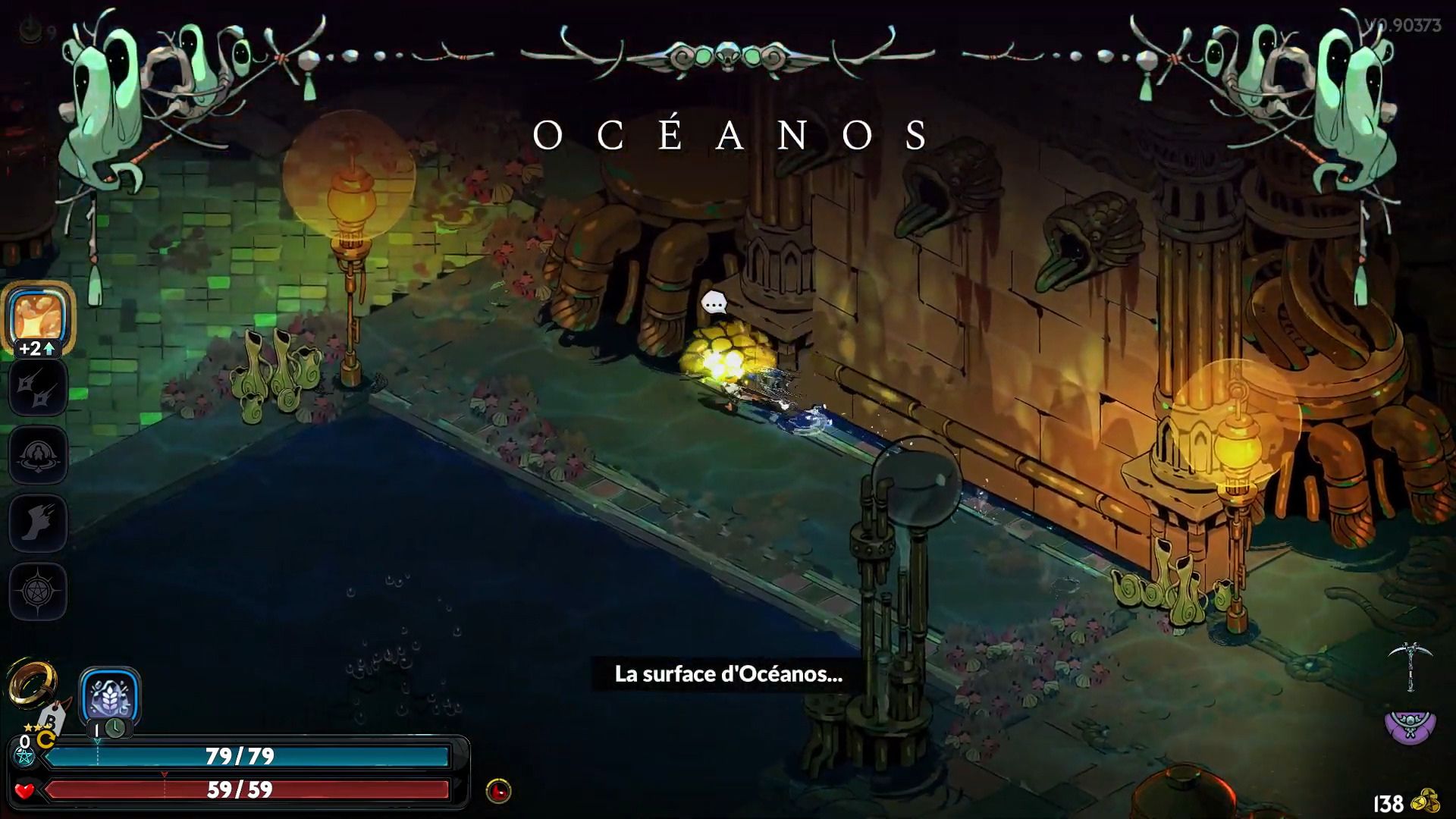Select the crescent pickaxe gathering tool
This screenshot has width=1456, height=819.
pos(1410,665)
